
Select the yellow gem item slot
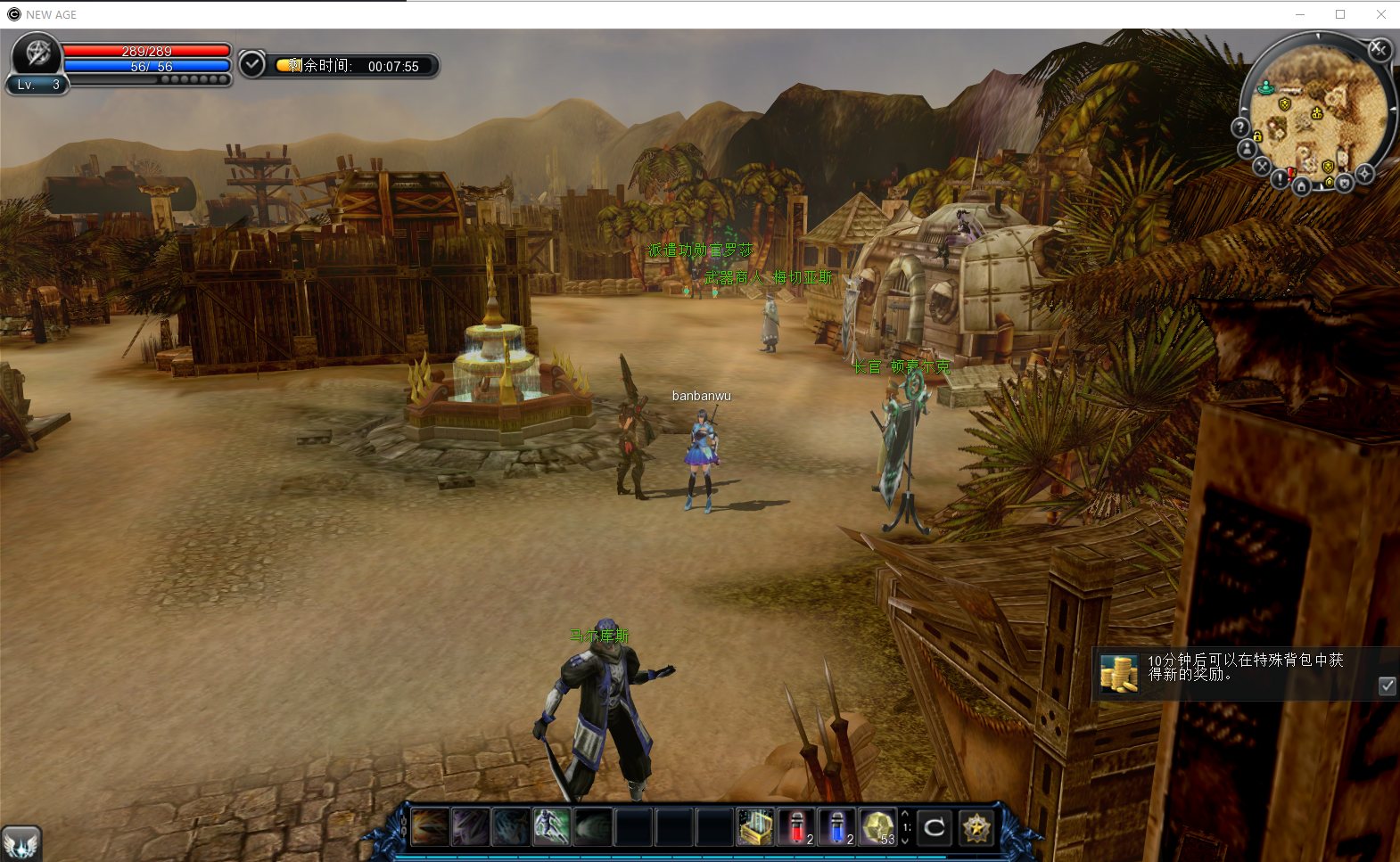coord(877,827)
